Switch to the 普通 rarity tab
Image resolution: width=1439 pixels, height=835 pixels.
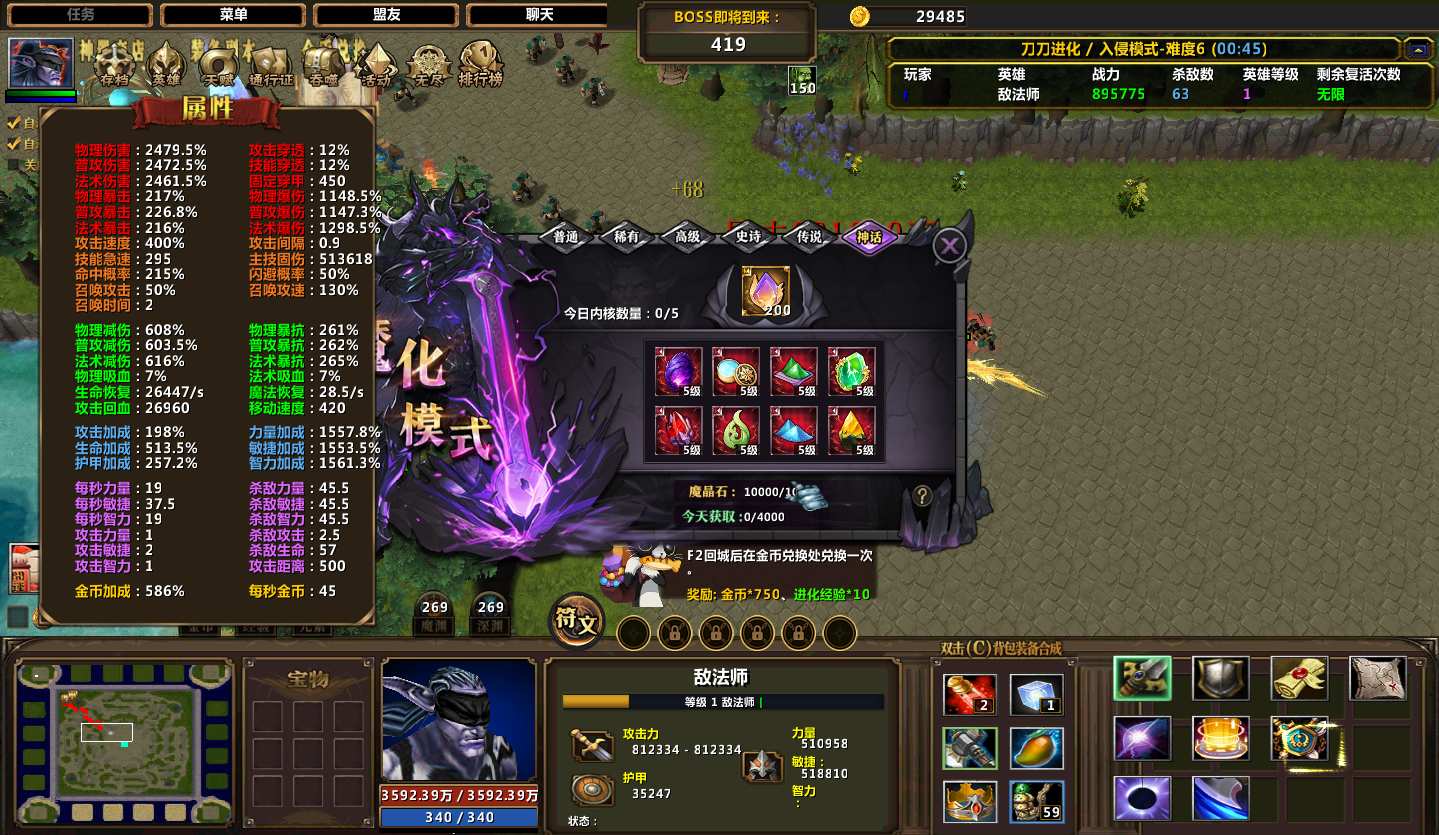pyautogui.click(x=566, y=237)
